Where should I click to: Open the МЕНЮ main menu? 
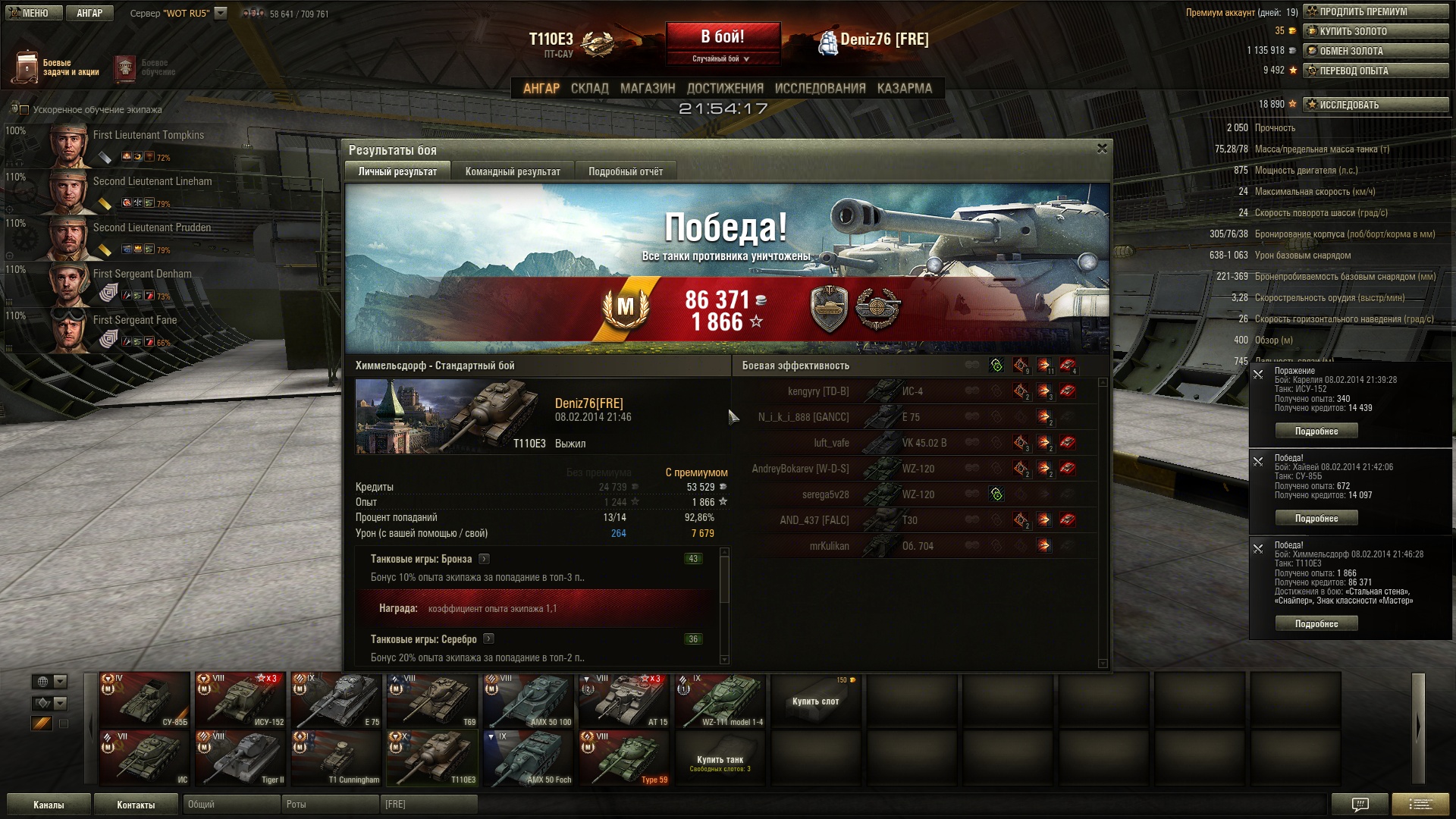point(33,13)
